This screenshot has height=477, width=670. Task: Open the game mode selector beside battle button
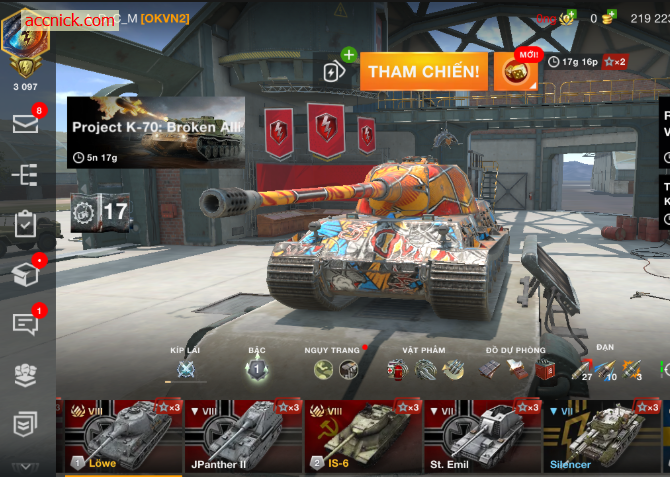(x=334, y=71)
